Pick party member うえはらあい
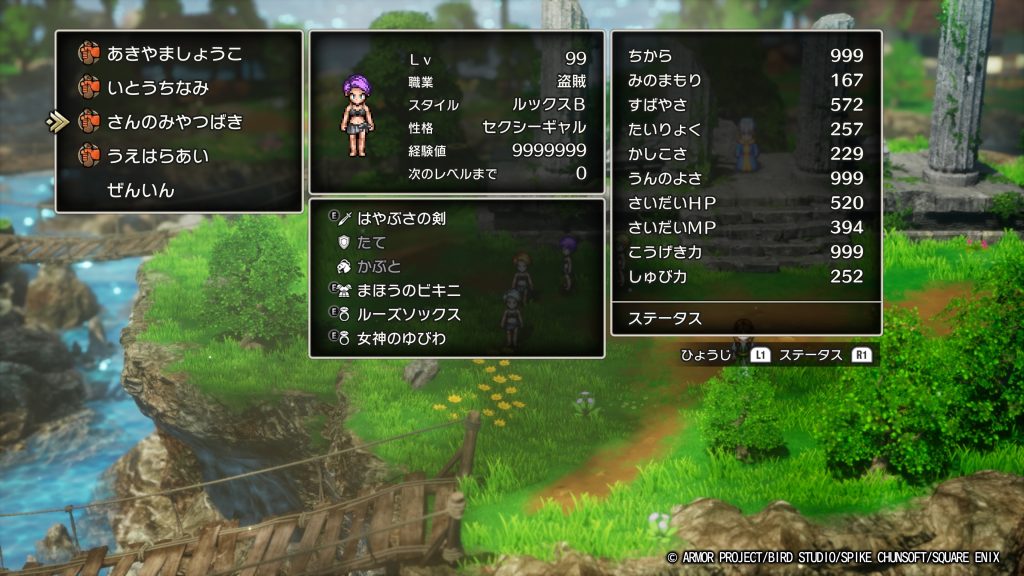The width and height of the screenshot is (1024, 576). (x=158, y=156)
